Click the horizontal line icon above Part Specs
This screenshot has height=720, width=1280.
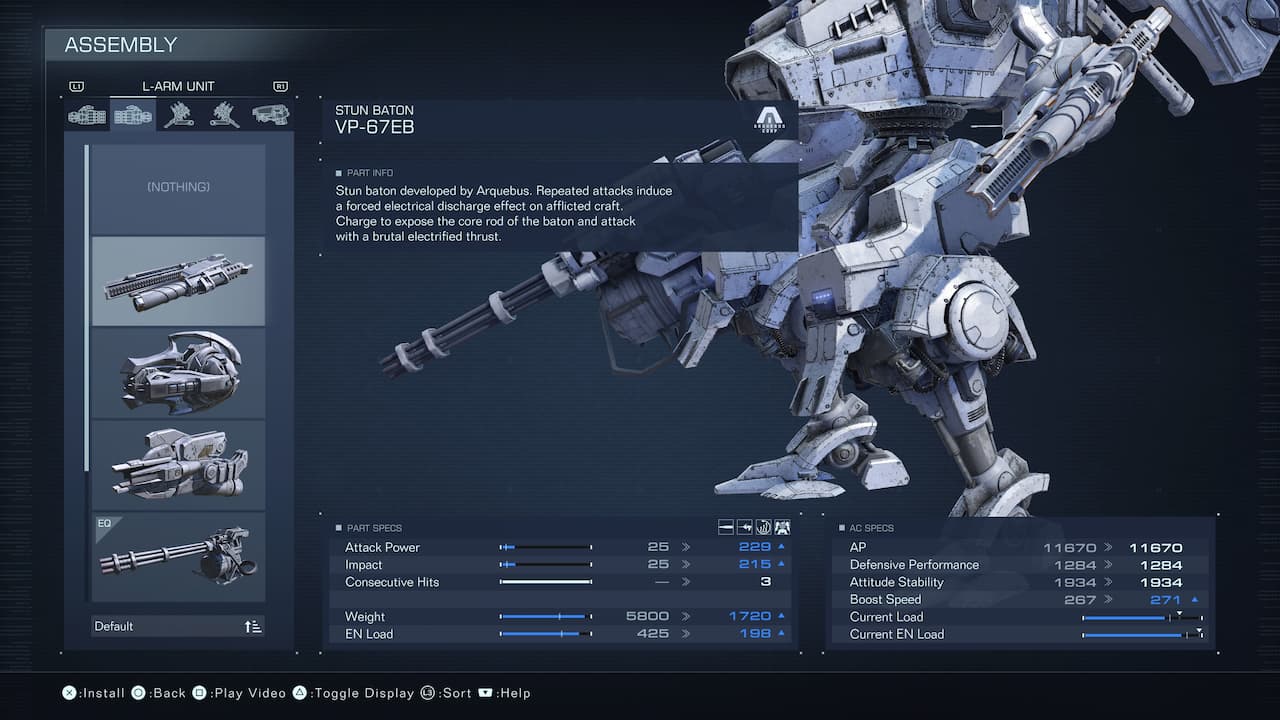coord(727,527)
